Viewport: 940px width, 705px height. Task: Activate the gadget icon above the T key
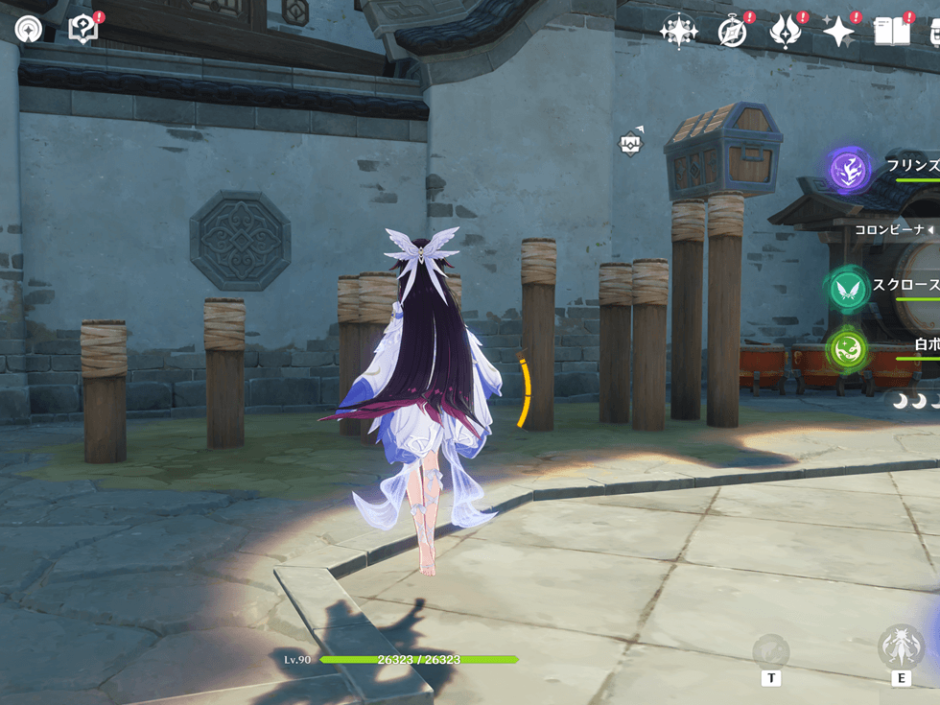[771, 651]
